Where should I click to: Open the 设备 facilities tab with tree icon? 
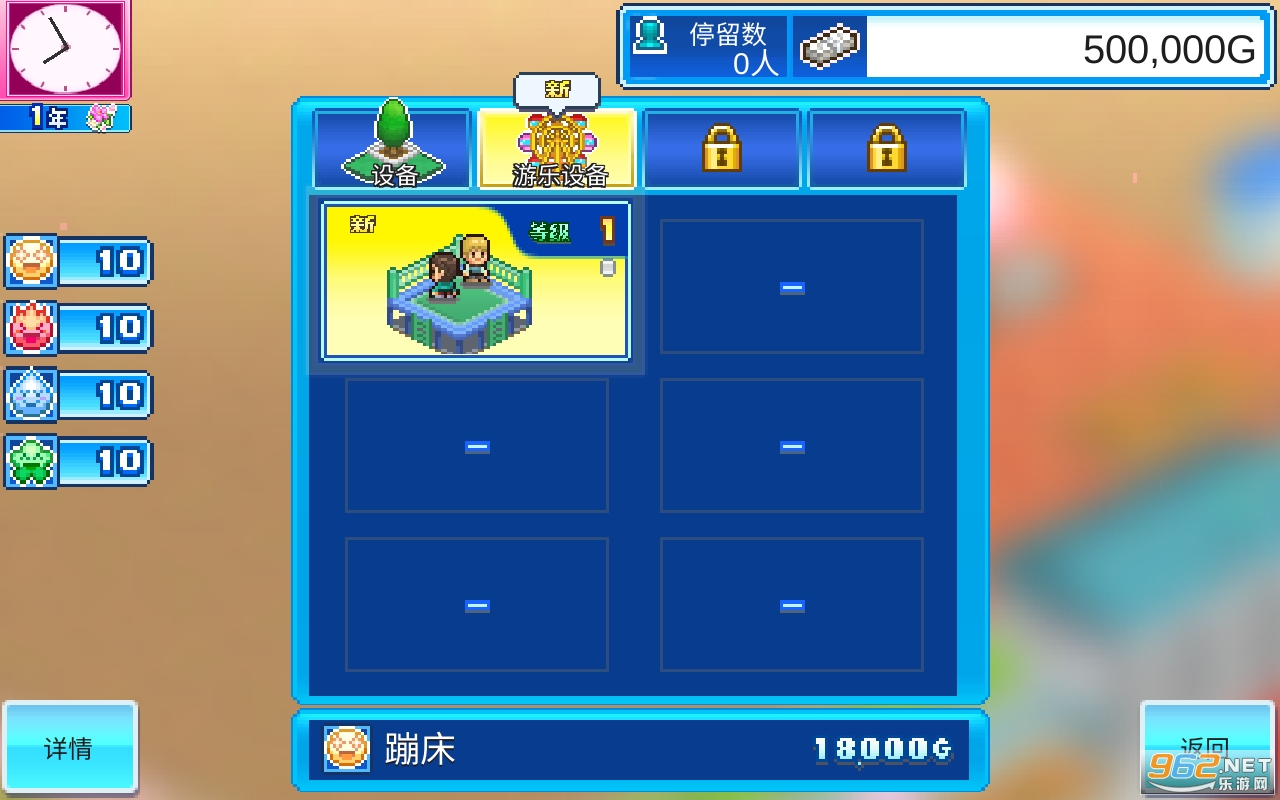[392, 148]
